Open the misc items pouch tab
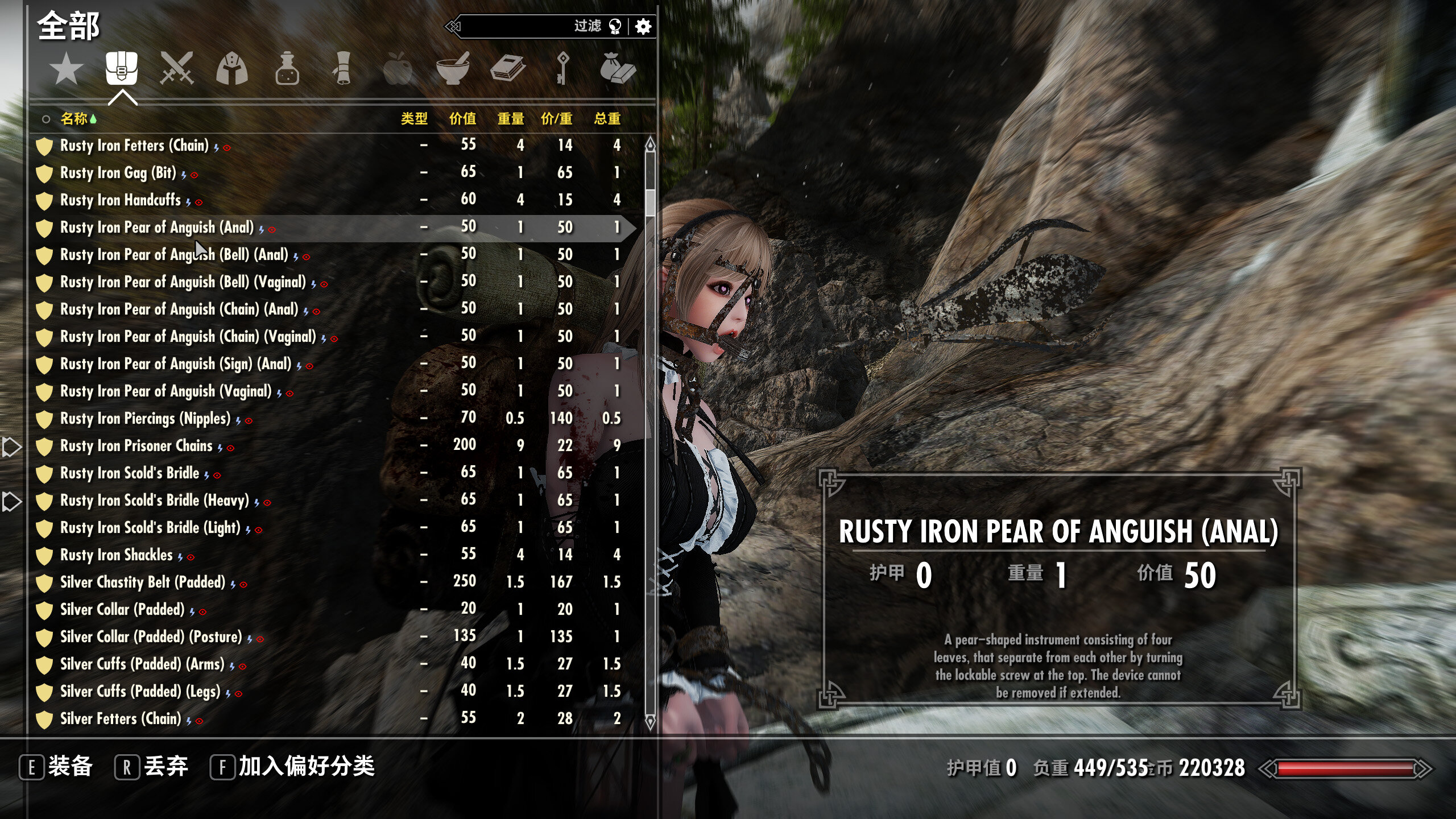This screenshot has width=1456, height=819. click(618, 69)
